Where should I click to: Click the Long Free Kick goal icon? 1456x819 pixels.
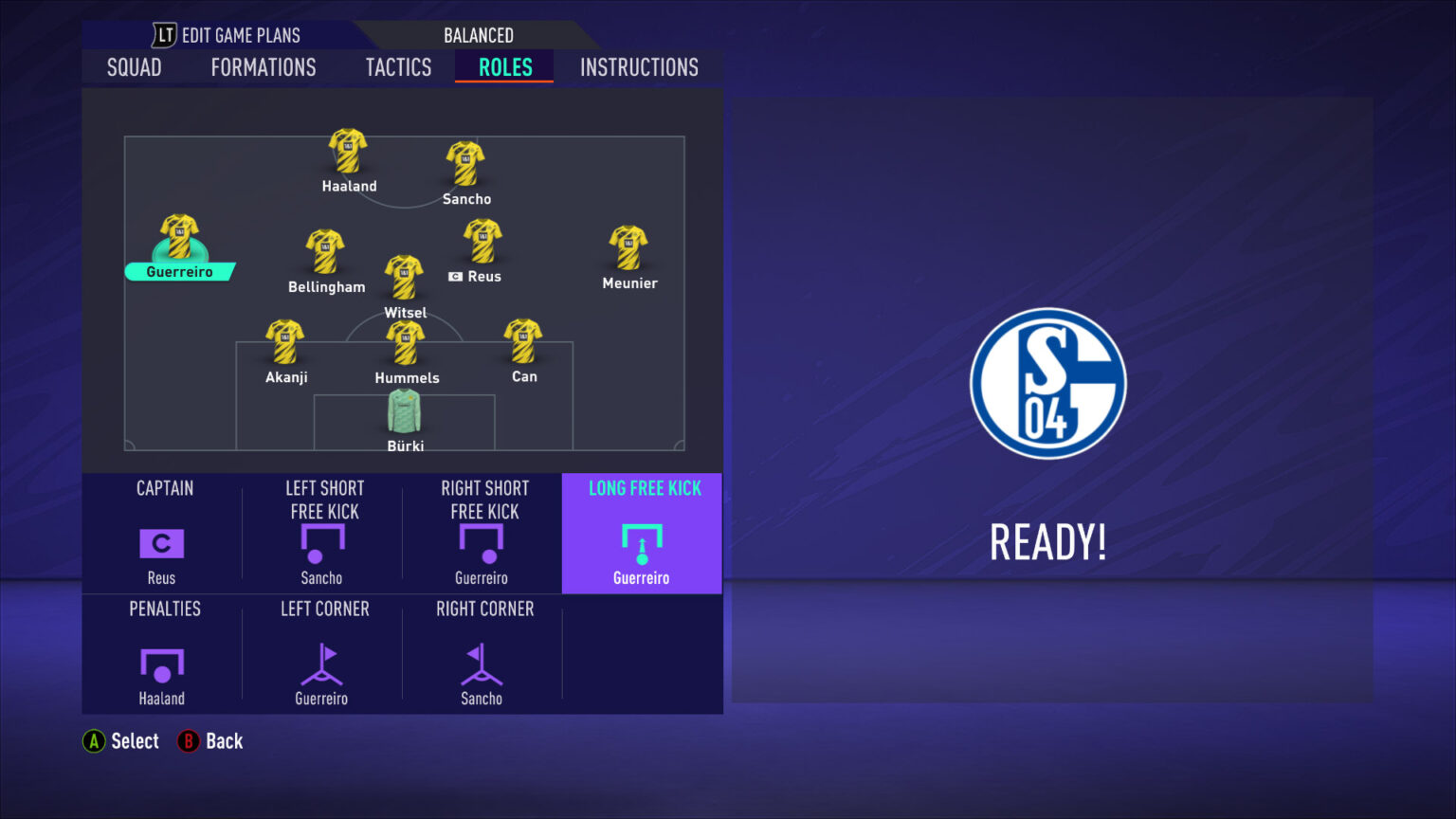coord(641,542)
